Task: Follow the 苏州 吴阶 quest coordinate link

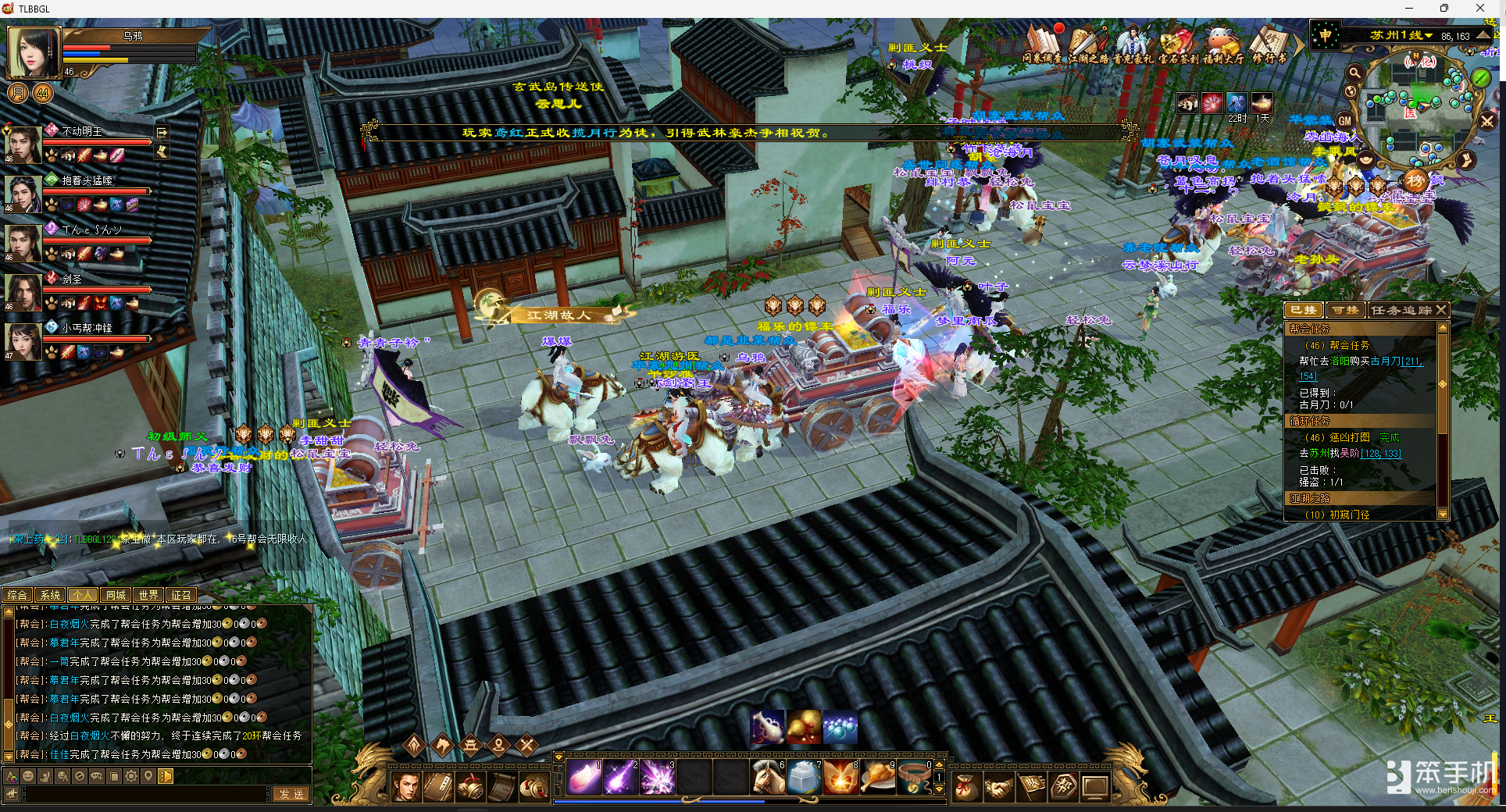Action: tap(1381, 454)
